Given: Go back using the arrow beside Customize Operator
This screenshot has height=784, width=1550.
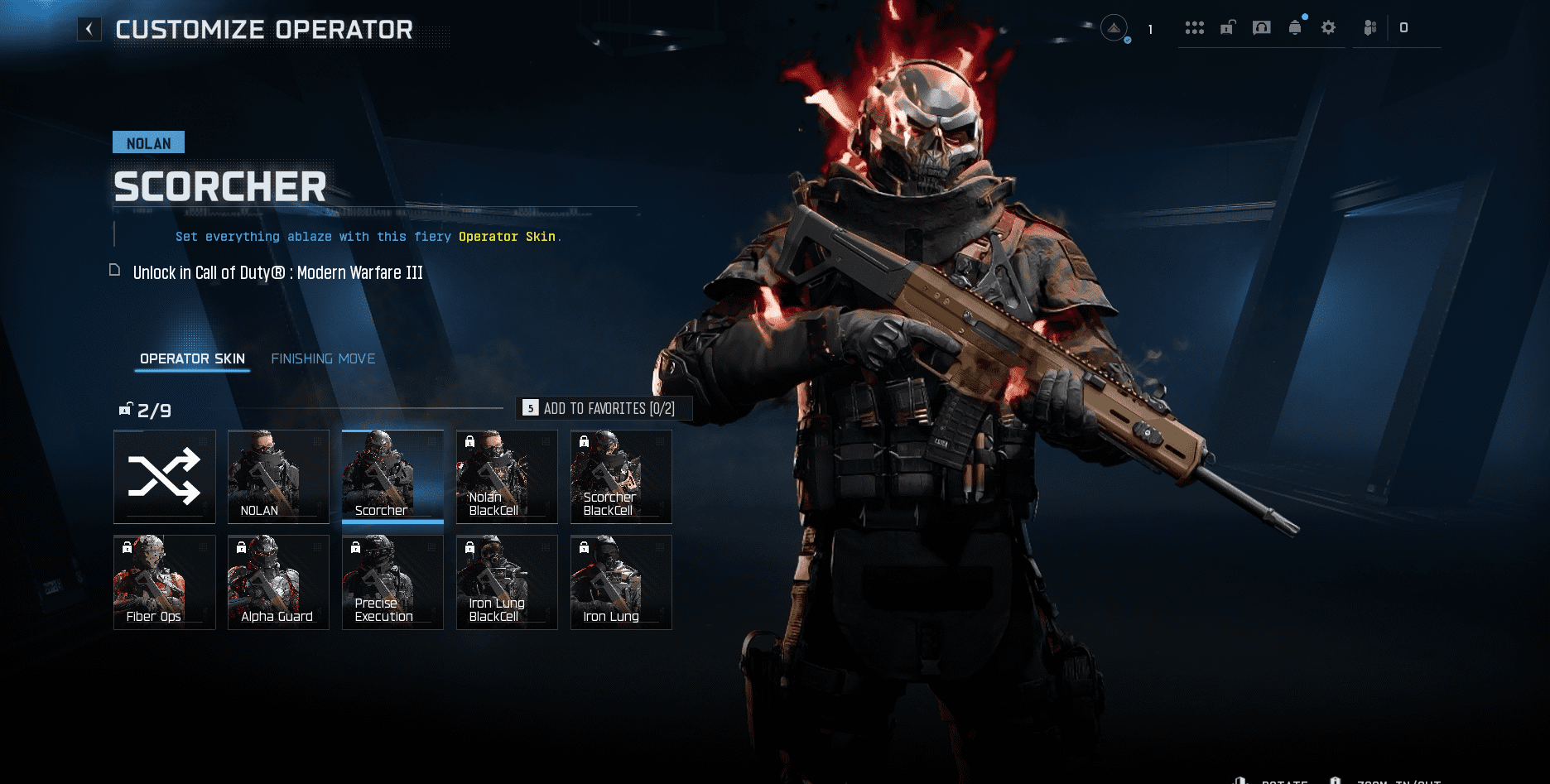Looking at the screenshot, I should pyautogui.click(x=89, y=30).
